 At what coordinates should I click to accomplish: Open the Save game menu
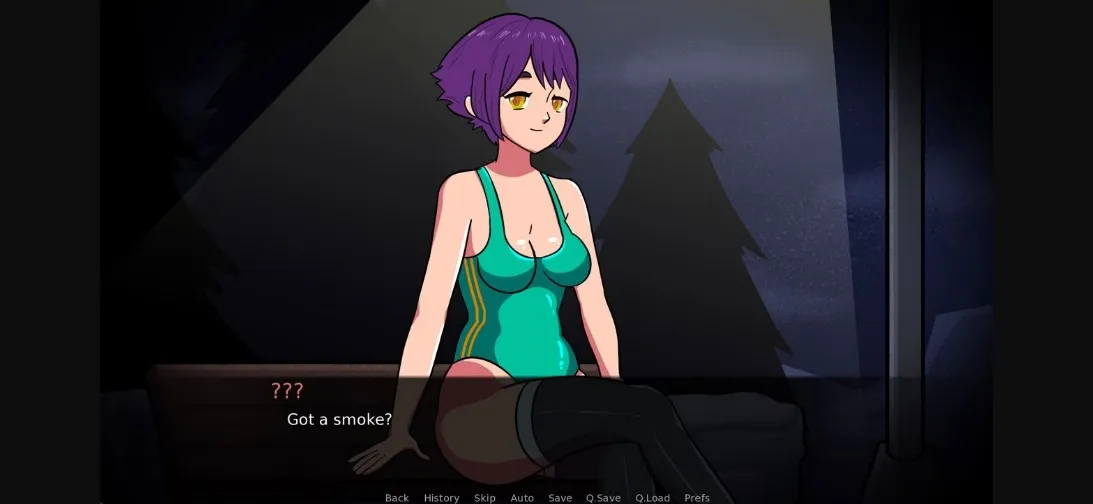(x=560, y=498)
